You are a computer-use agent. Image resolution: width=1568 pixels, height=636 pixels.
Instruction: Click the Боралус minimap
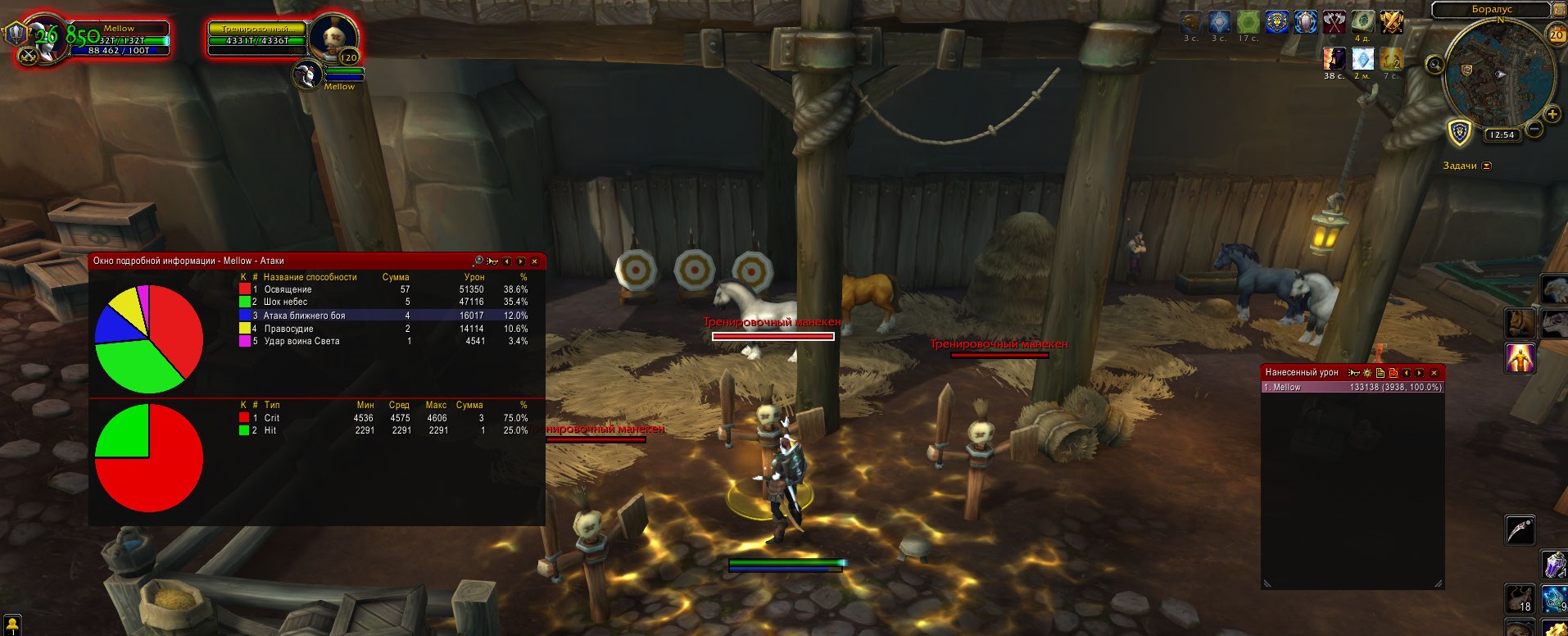click(x=1494, y=72)
